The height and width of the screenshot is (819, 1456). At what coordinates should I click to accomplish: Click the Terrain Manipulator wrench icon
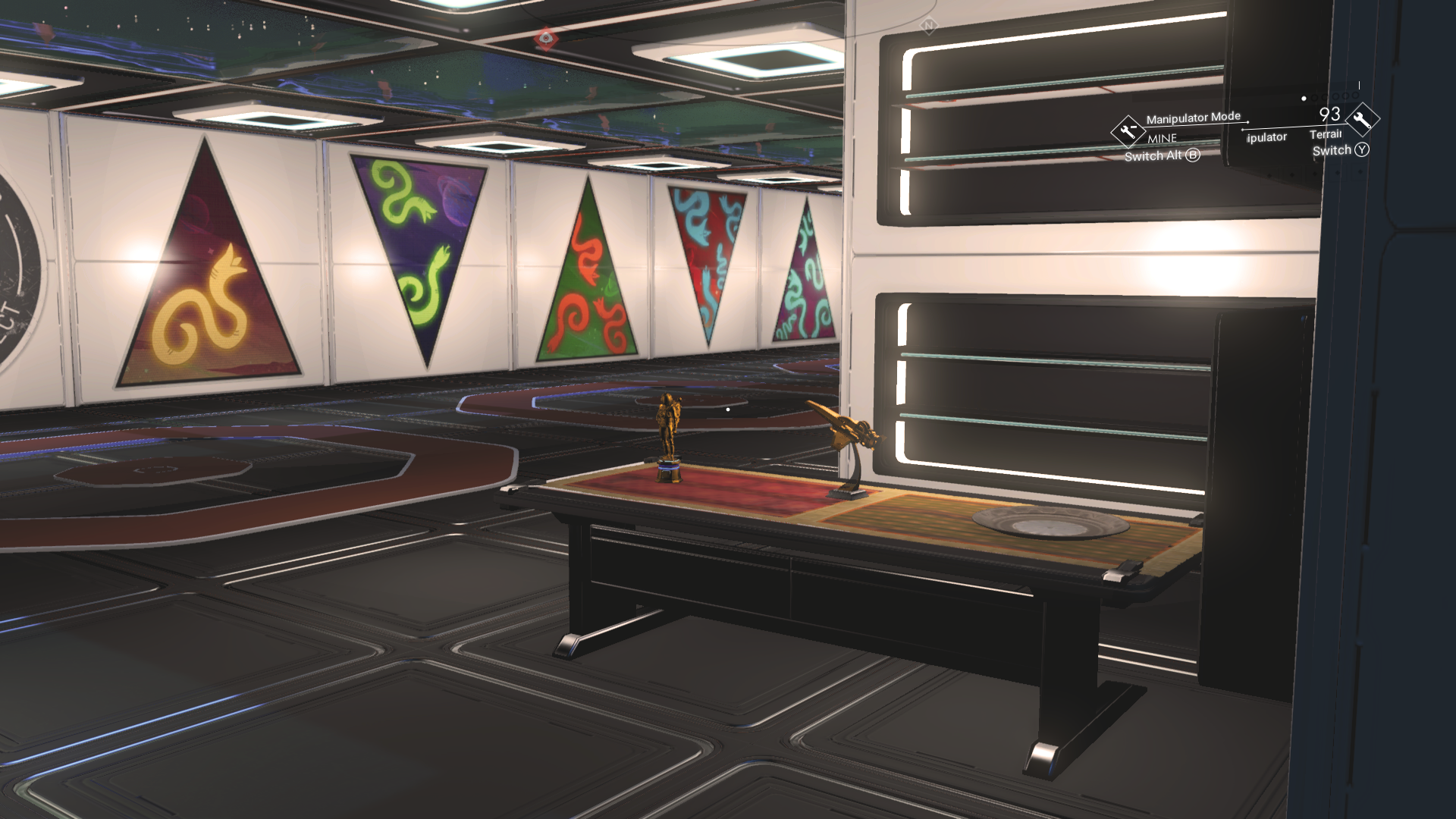click(1363, 118)
